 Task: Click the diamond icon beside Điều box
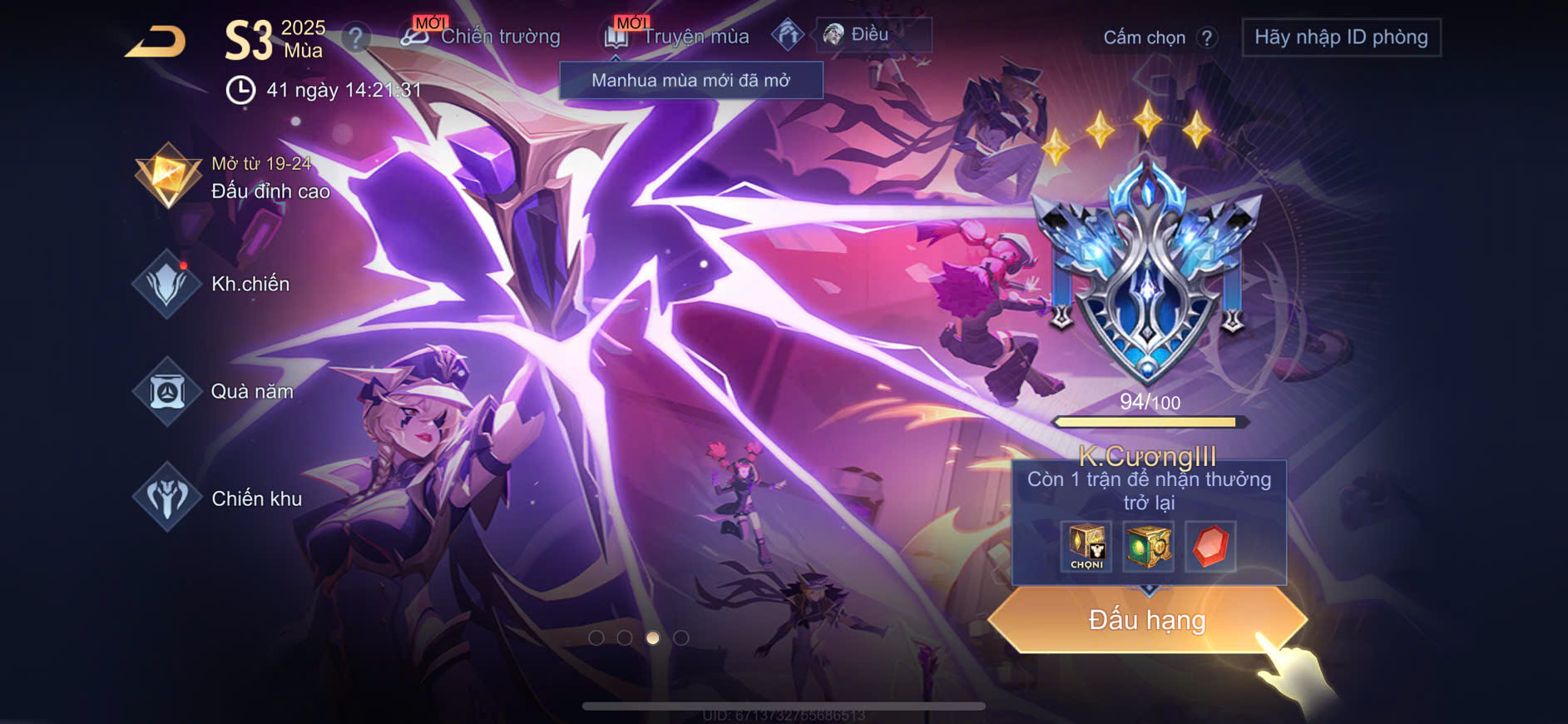(787, 34)
